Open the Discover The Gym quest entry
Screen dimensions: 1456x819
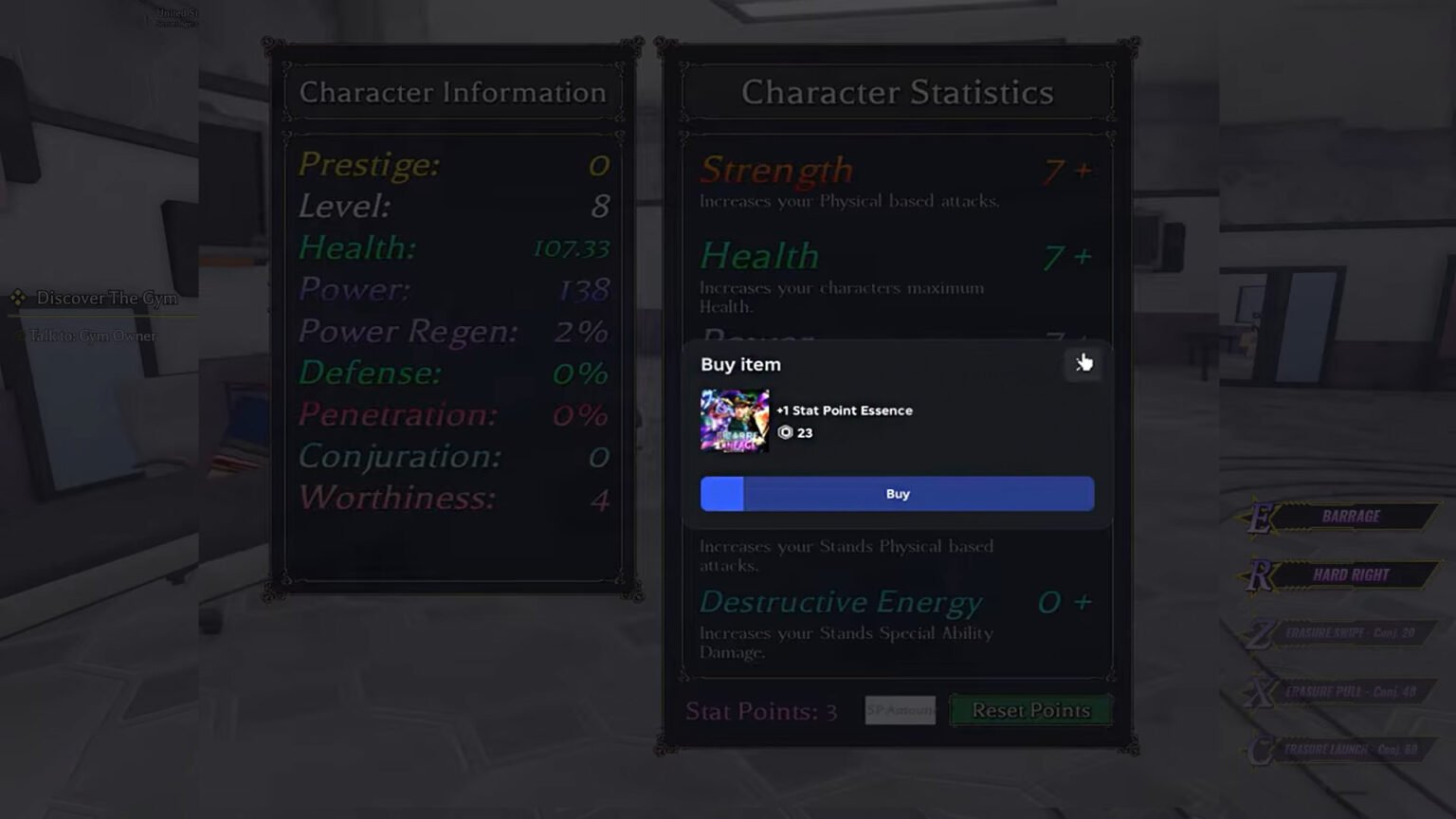pos(105,298)
